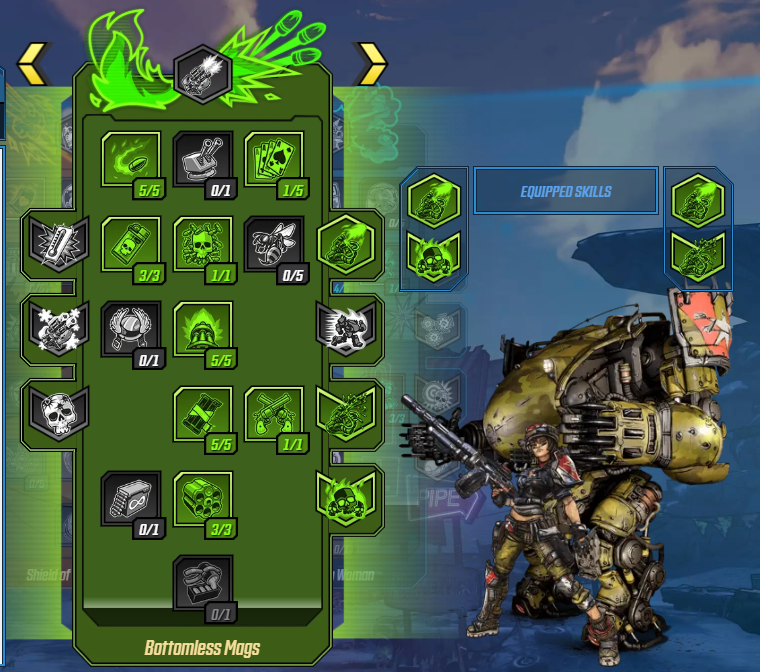Switch to the previous skill tree arrow
The height and width of the screenshot is (672, 760).
tap(32, 63)
